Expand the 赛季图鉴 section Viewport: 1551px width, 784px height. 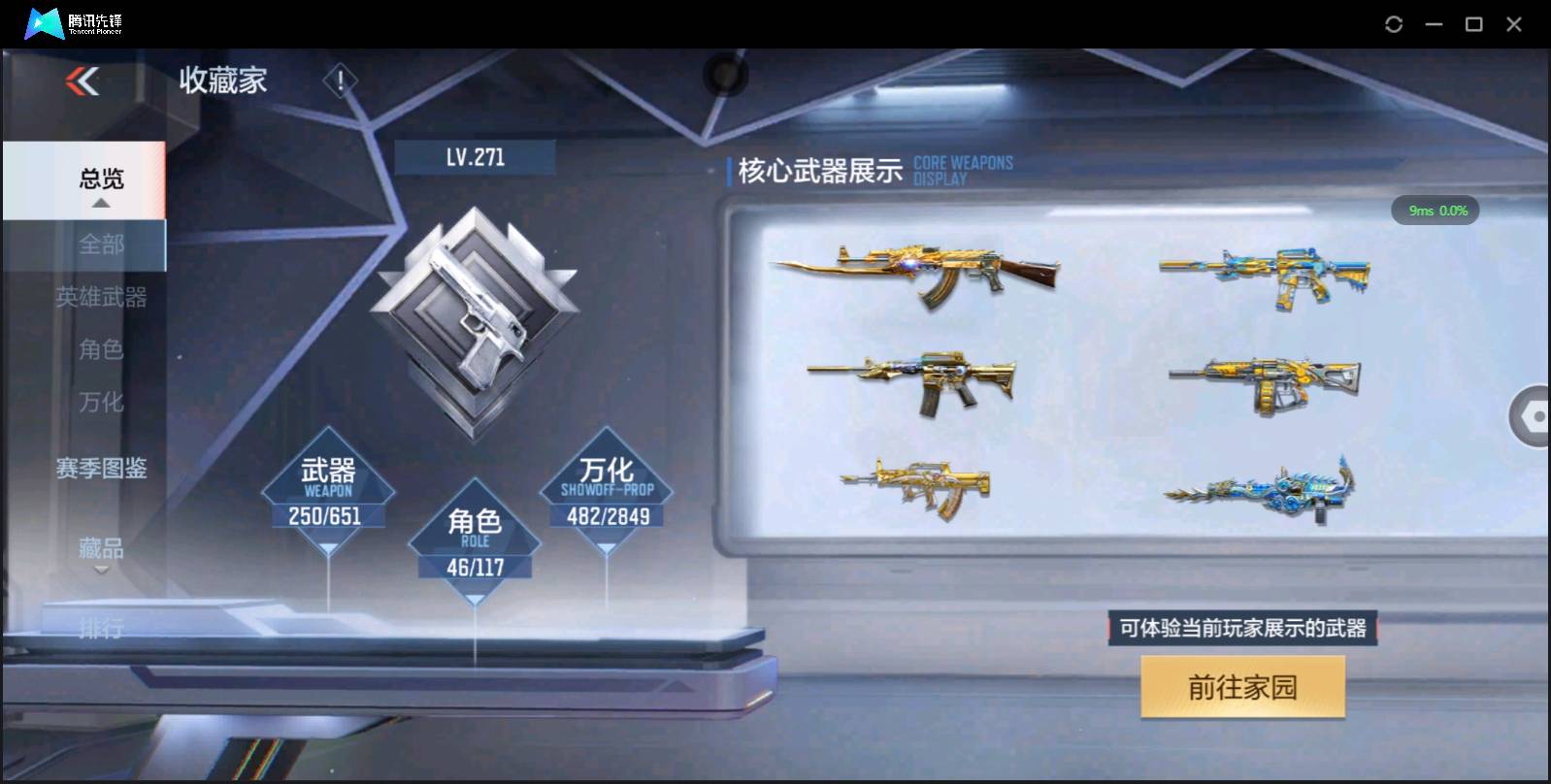(101, 469)
